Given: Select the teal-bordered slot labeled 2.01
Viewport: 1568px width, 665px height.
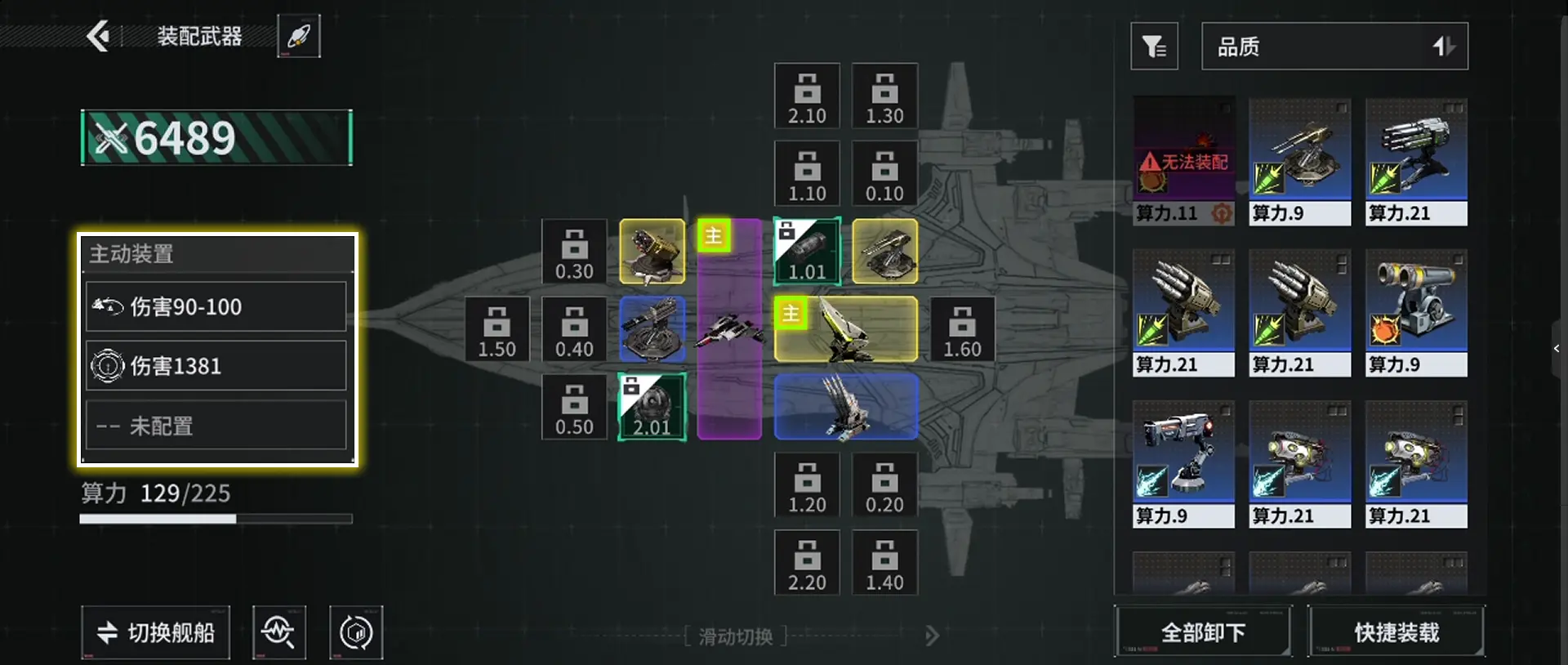Looking at the screenshot, I should coord(652,407).
